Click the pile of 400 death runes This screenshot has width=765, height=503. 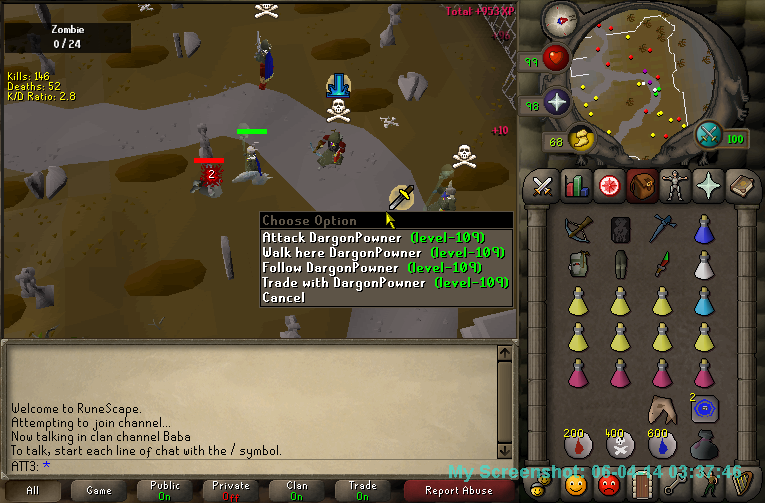click(620, 443)
